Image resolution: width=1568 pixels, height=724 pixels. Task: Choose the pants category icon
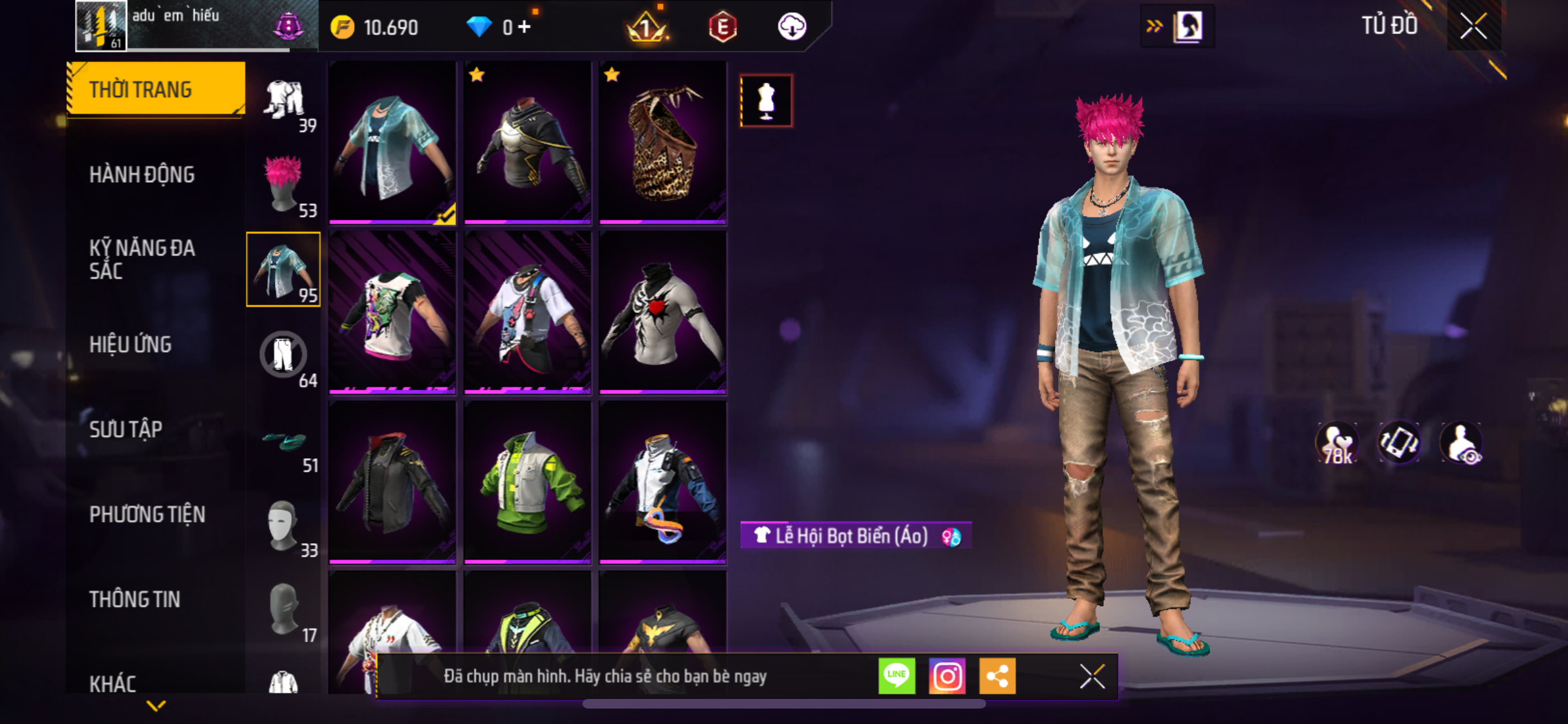[x=283, y=355]
